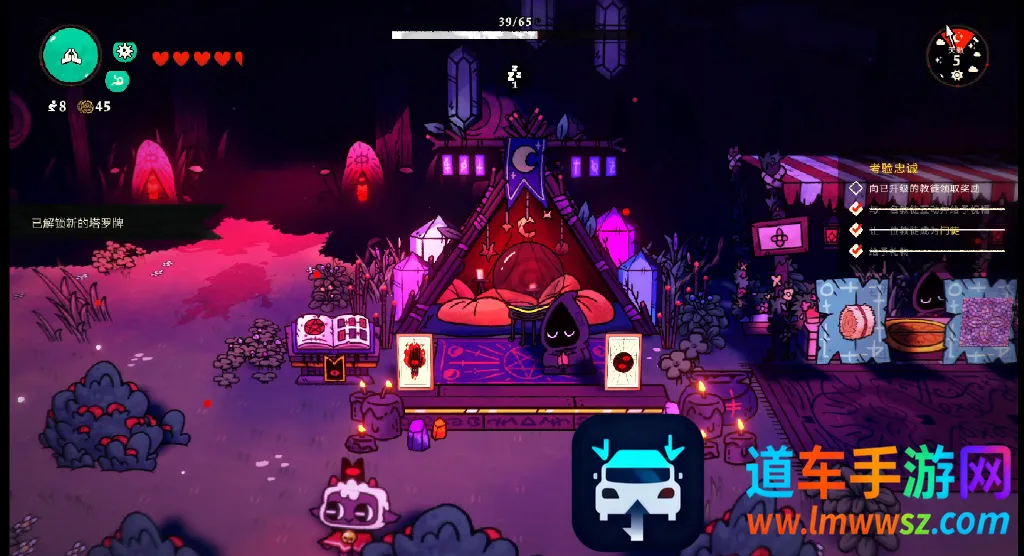Open the day 5 clock dial
This screenshot has height=556, width=1024.
(957, 55)
